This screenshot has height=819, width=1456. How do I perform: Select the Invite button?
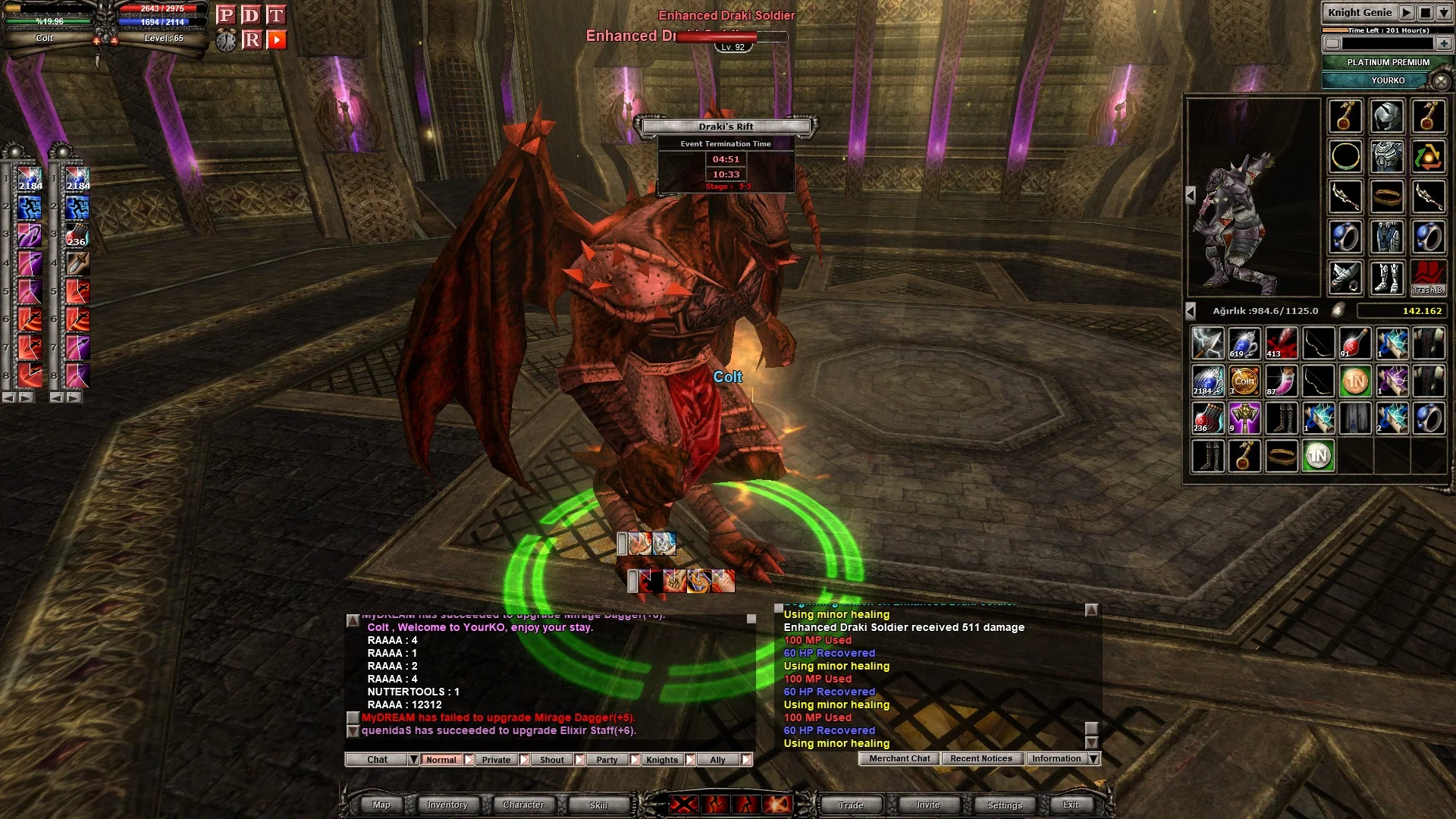pyautogui.click(x=928, y=805)
